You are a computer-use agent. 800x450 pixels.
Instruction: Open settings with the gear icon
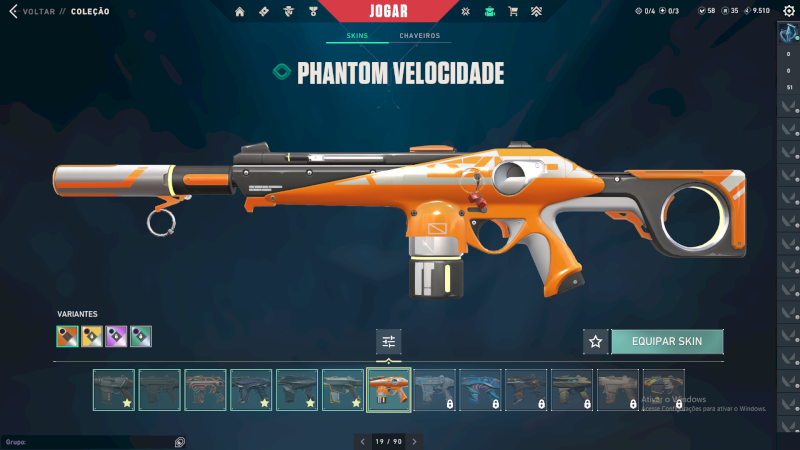(x=788, y=11)
